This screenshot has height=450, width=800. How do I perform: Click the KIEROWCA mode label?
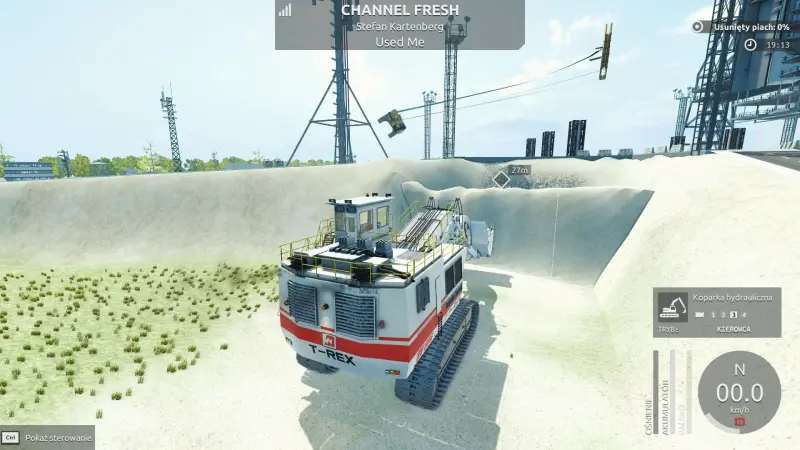tap(734, 328)
